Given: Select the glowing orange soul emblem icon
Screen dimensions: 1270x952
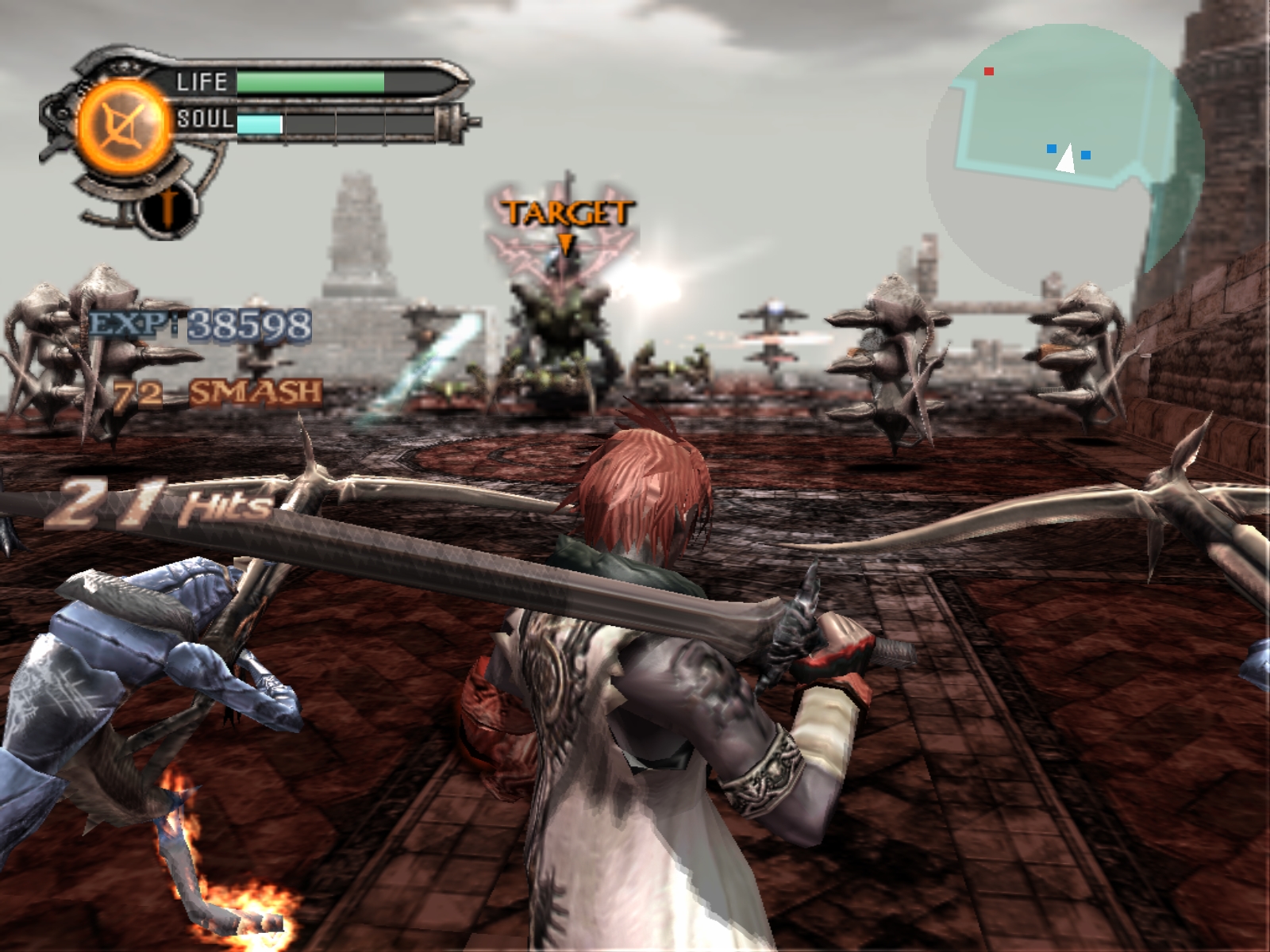Looking at the screenshot, I should tap(124, 127).
